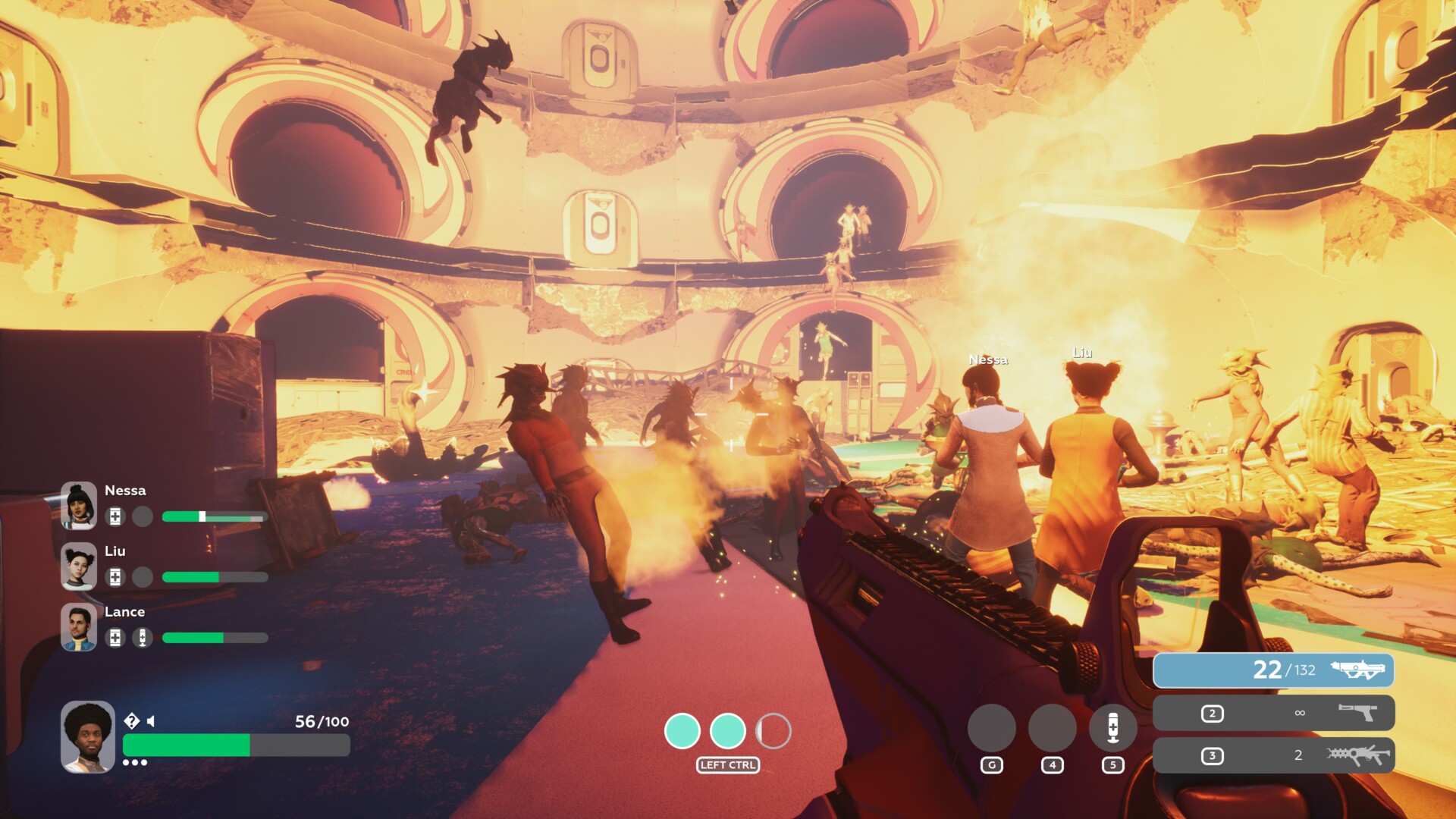Use the healing item in slot 5

1112,728
